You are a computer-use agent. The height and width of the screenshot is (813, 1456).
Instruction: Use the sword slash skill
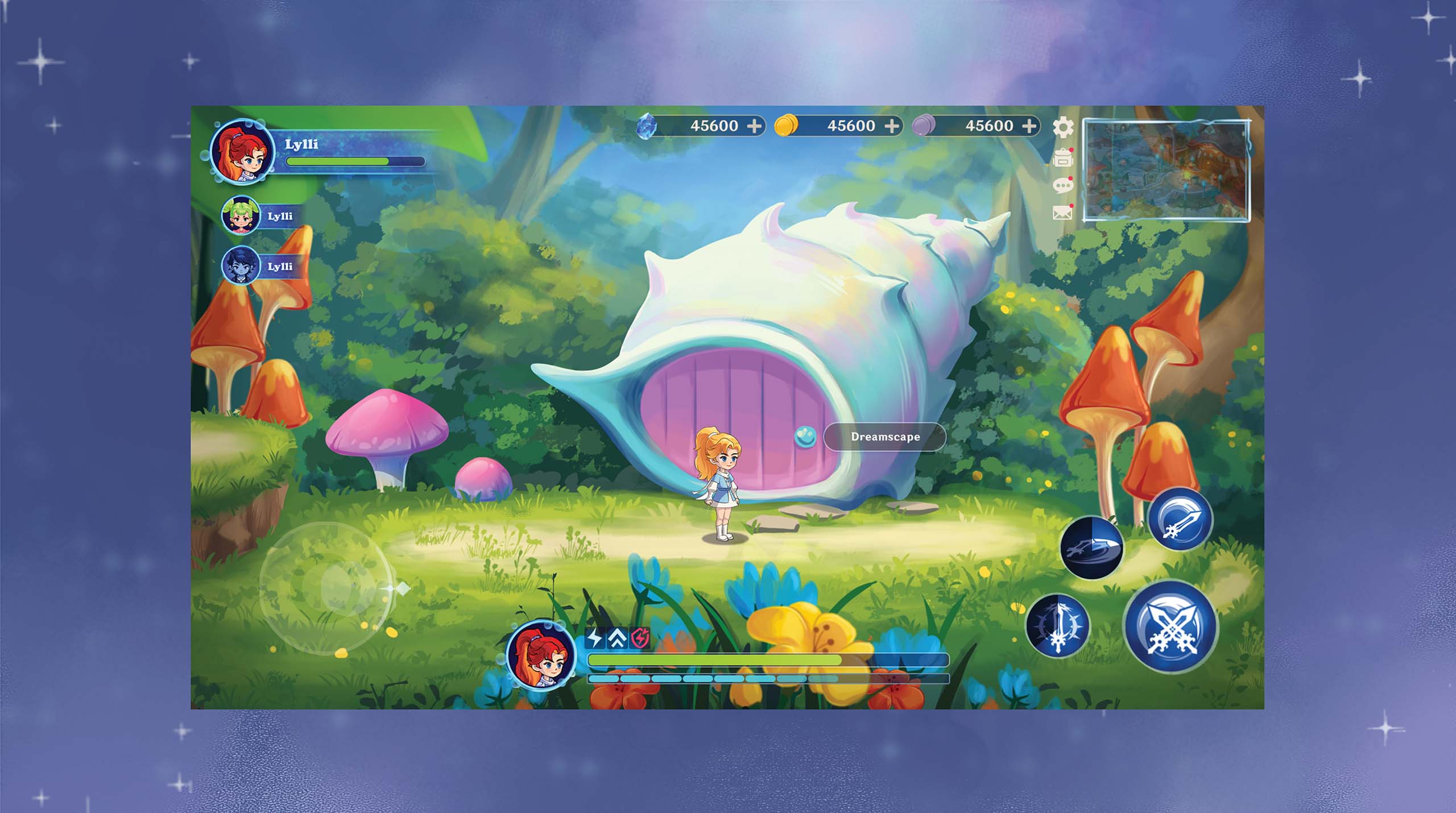[1180, 519]
